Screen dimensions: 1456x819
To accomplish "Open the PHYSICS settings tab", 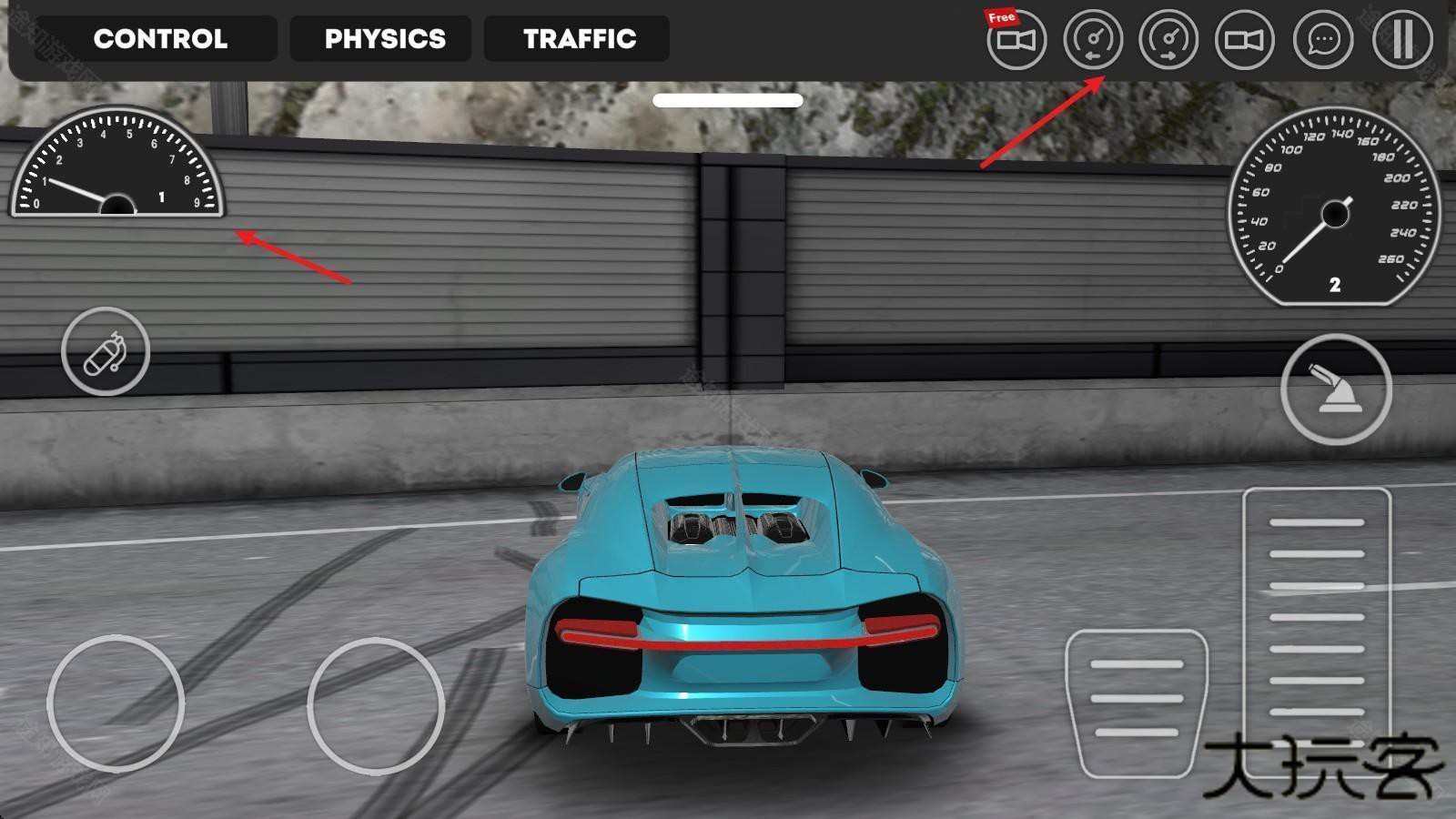I will point(384,39).
